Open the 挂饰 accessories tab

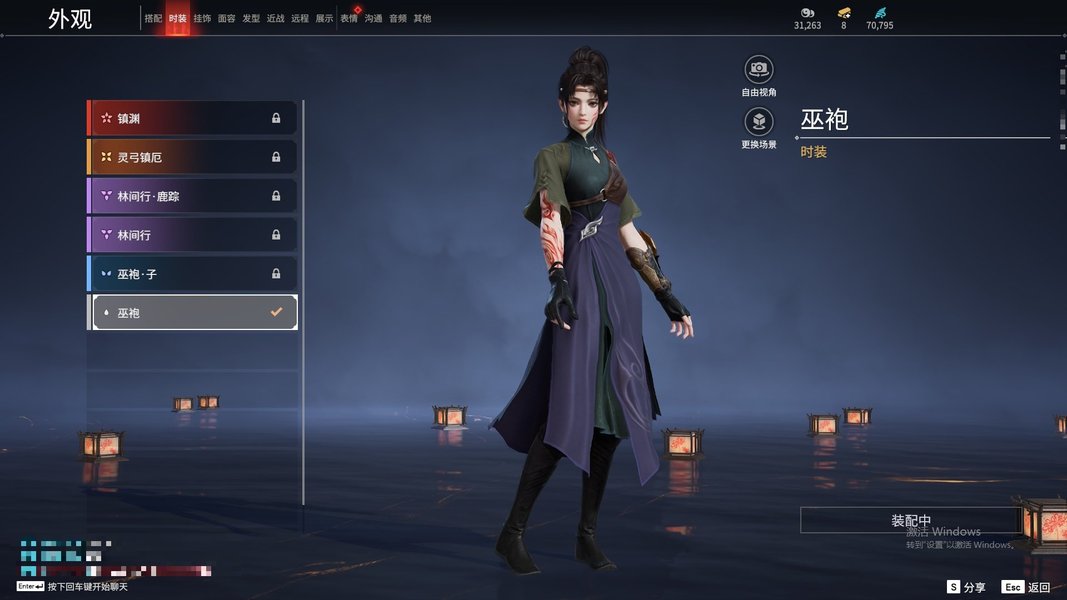coord(202,19)
